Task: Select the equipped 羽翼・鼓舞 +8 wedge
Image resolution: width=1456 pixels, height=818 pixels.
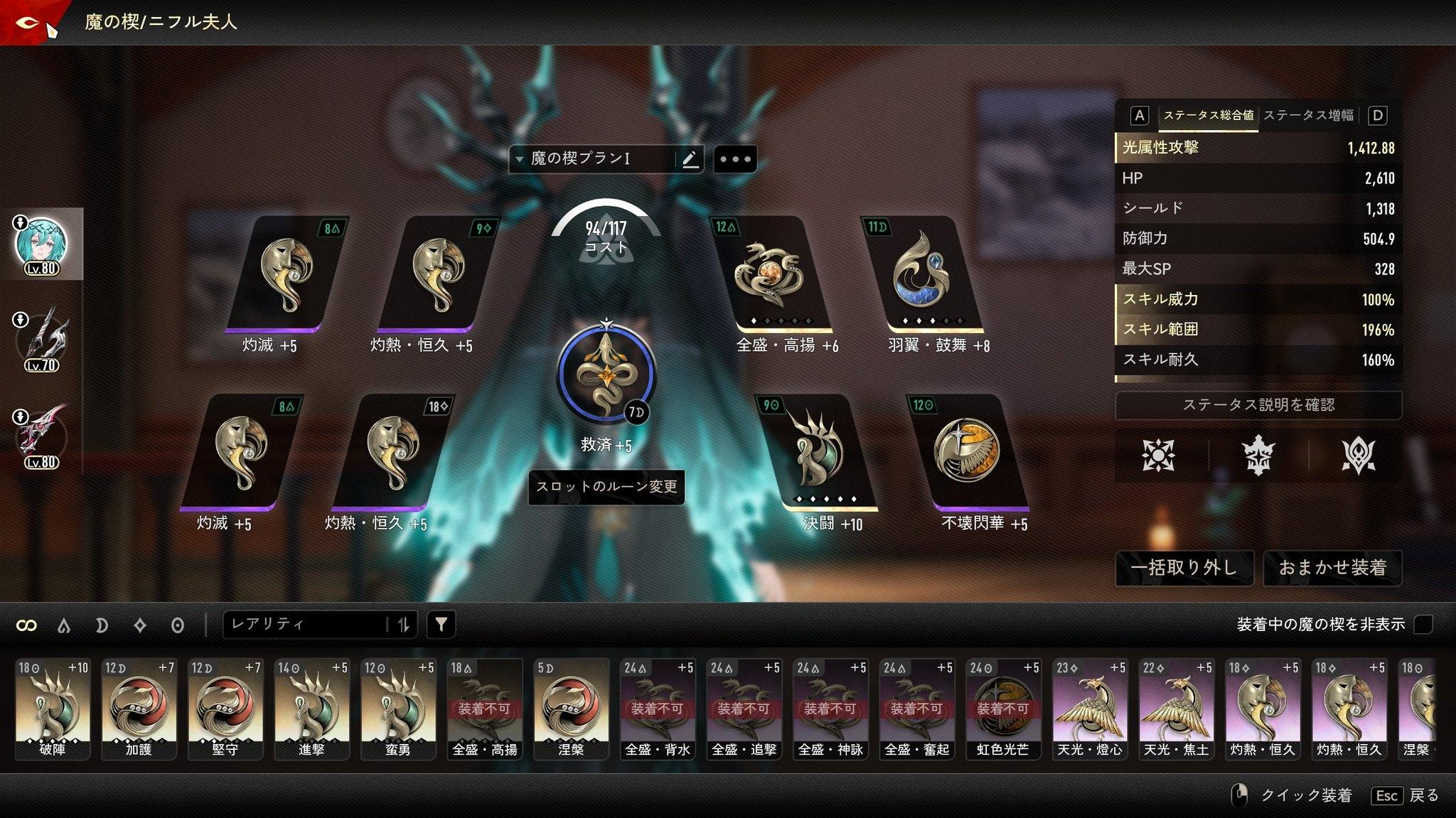Action: pyautogui.click(x=921, y=276)
